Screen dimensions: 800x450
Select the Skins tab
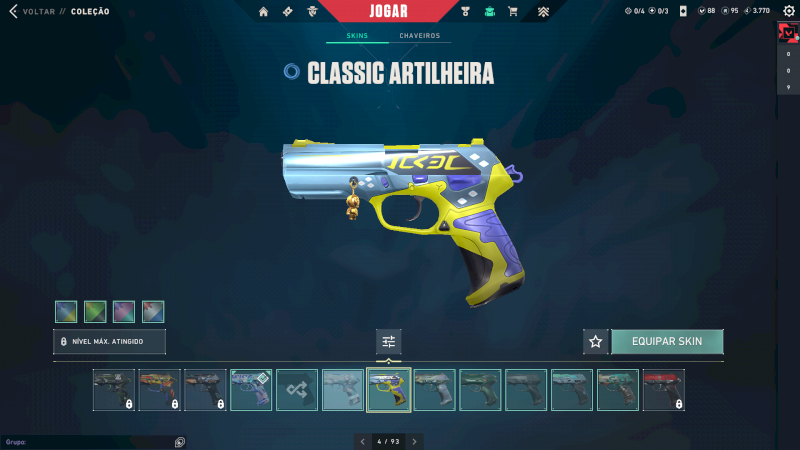[x=357, y=36]
